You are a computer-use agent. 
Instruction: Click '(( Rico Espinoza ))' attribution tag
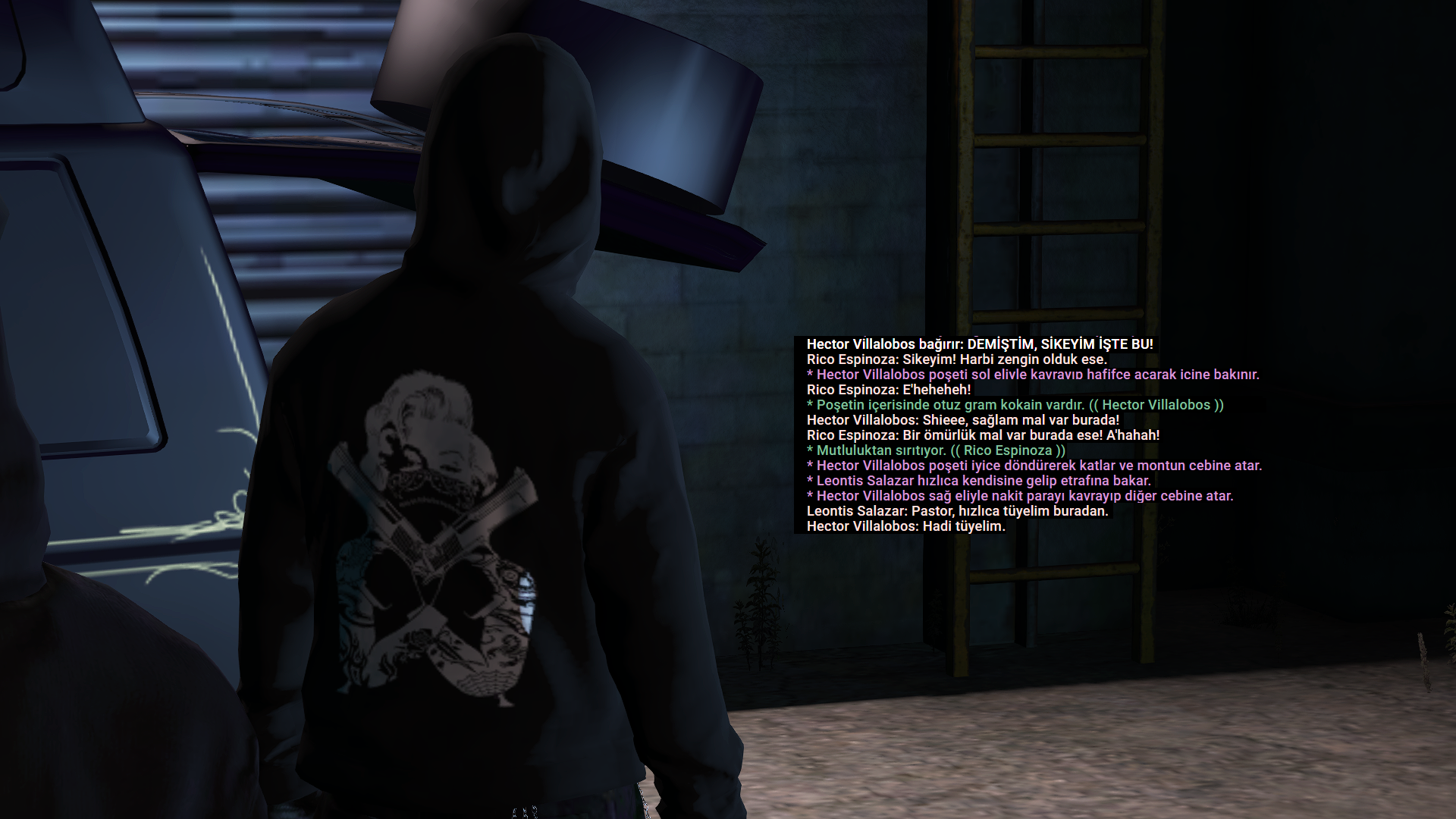pos(1009,450)
